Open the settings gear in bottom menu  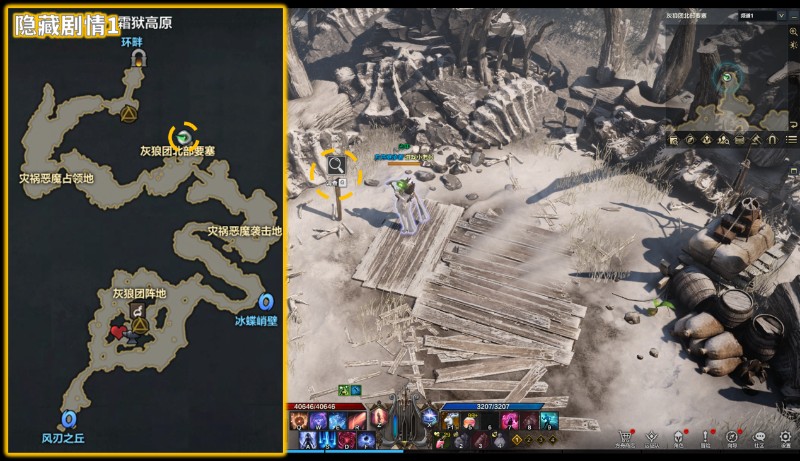coord(786,436)
